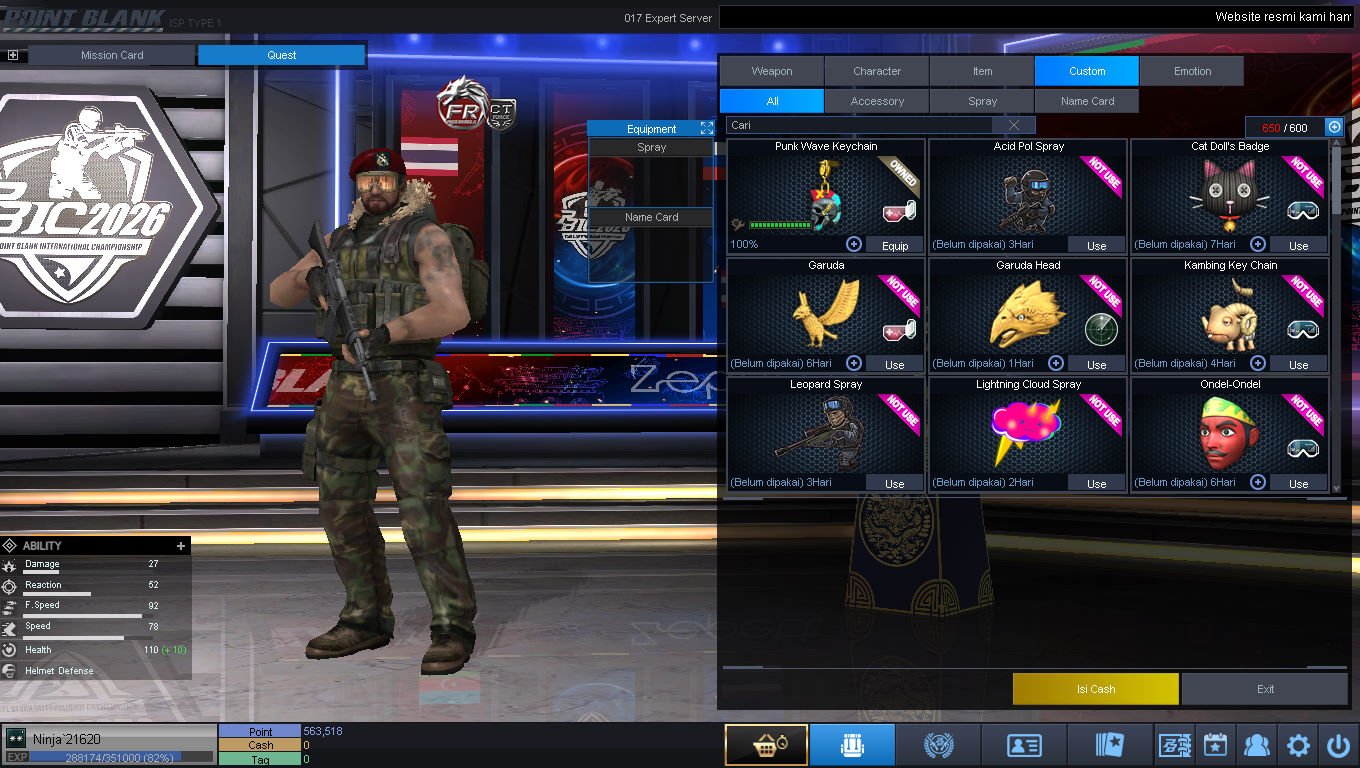This screenshot has height=768, width=1360.
Task: Equip the Punk Wave Keychain
Action: [x=894, y=245]
